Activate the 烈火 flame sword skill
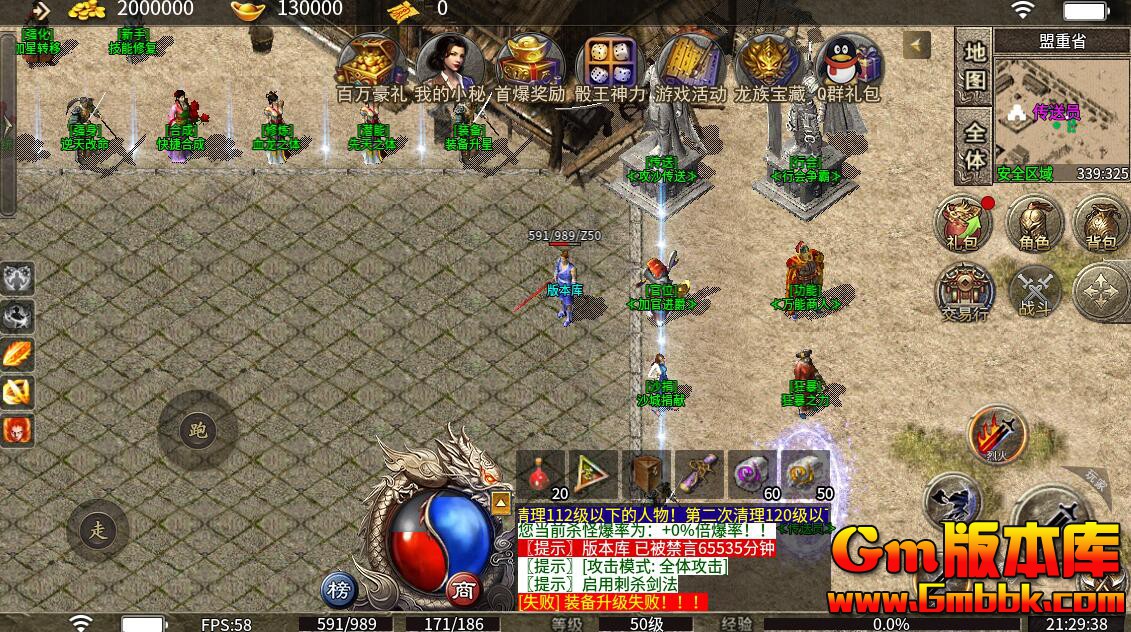The image size is (1131, 632). [997, 434]
